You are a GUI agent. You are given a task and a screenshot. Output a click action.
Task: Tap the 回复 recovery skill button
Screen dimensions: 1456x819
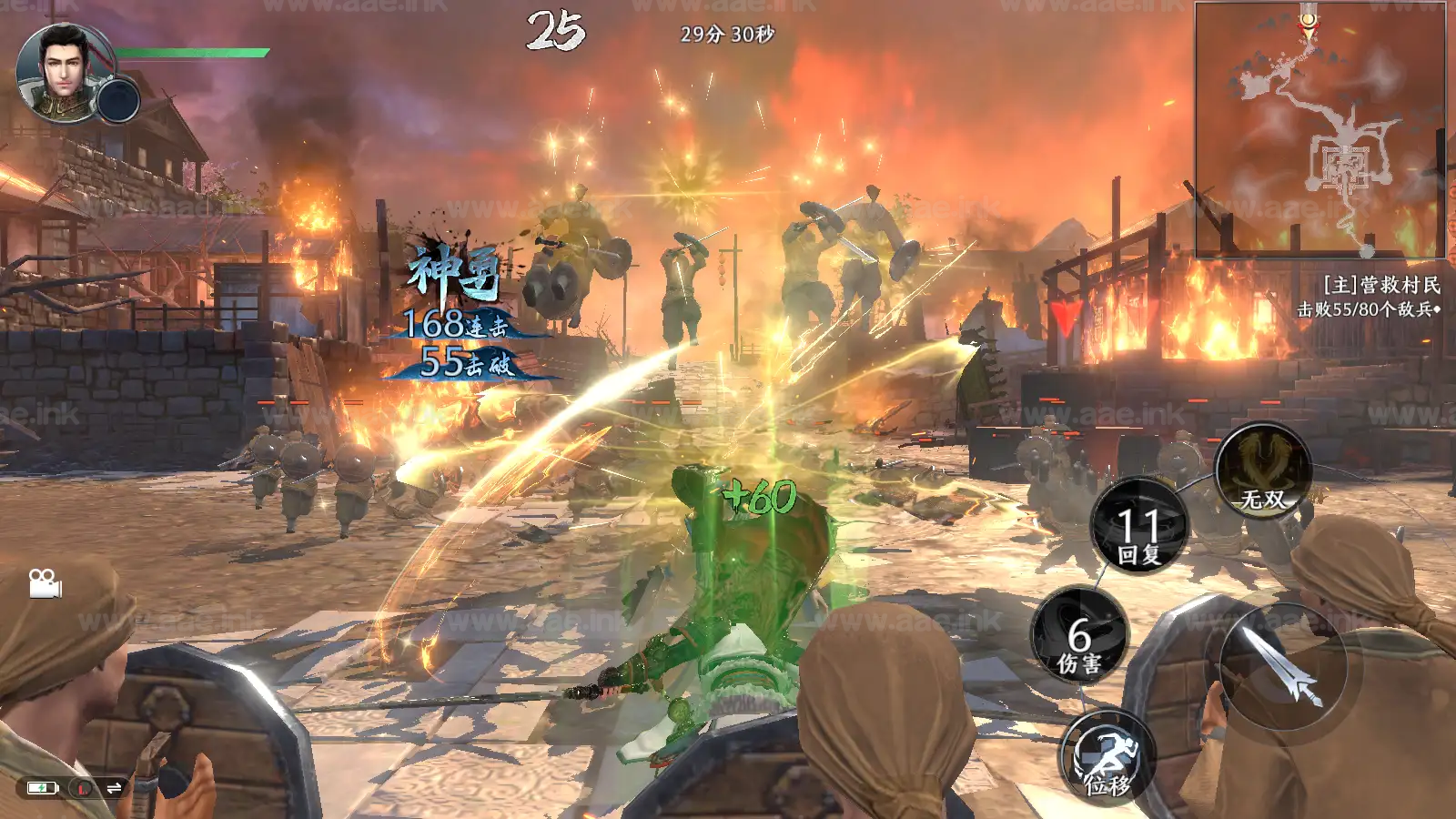click(1139, 526)
